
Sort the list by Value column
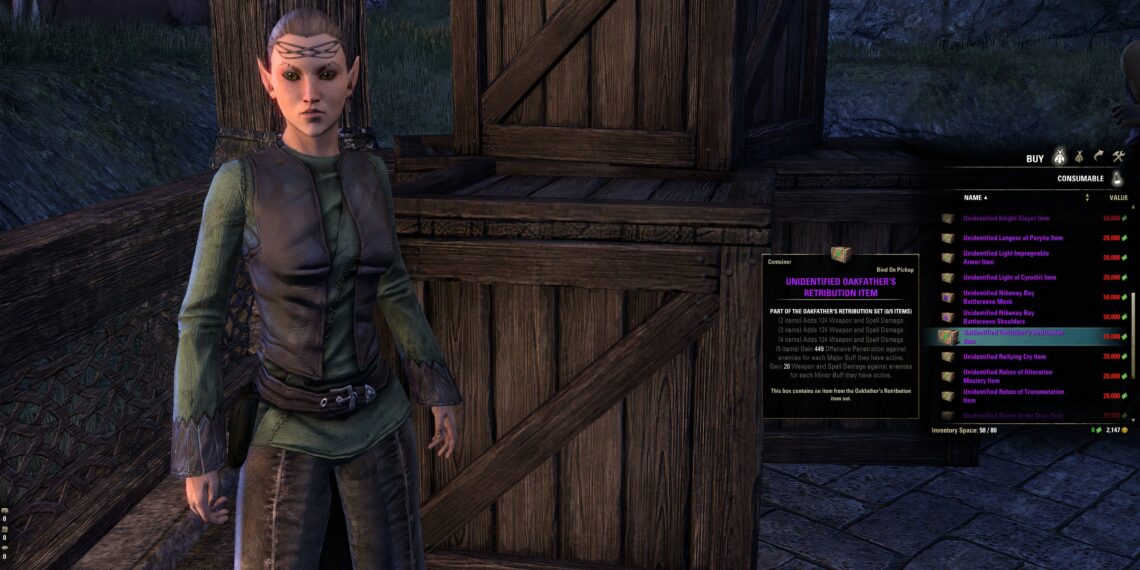click(1118, 198)
